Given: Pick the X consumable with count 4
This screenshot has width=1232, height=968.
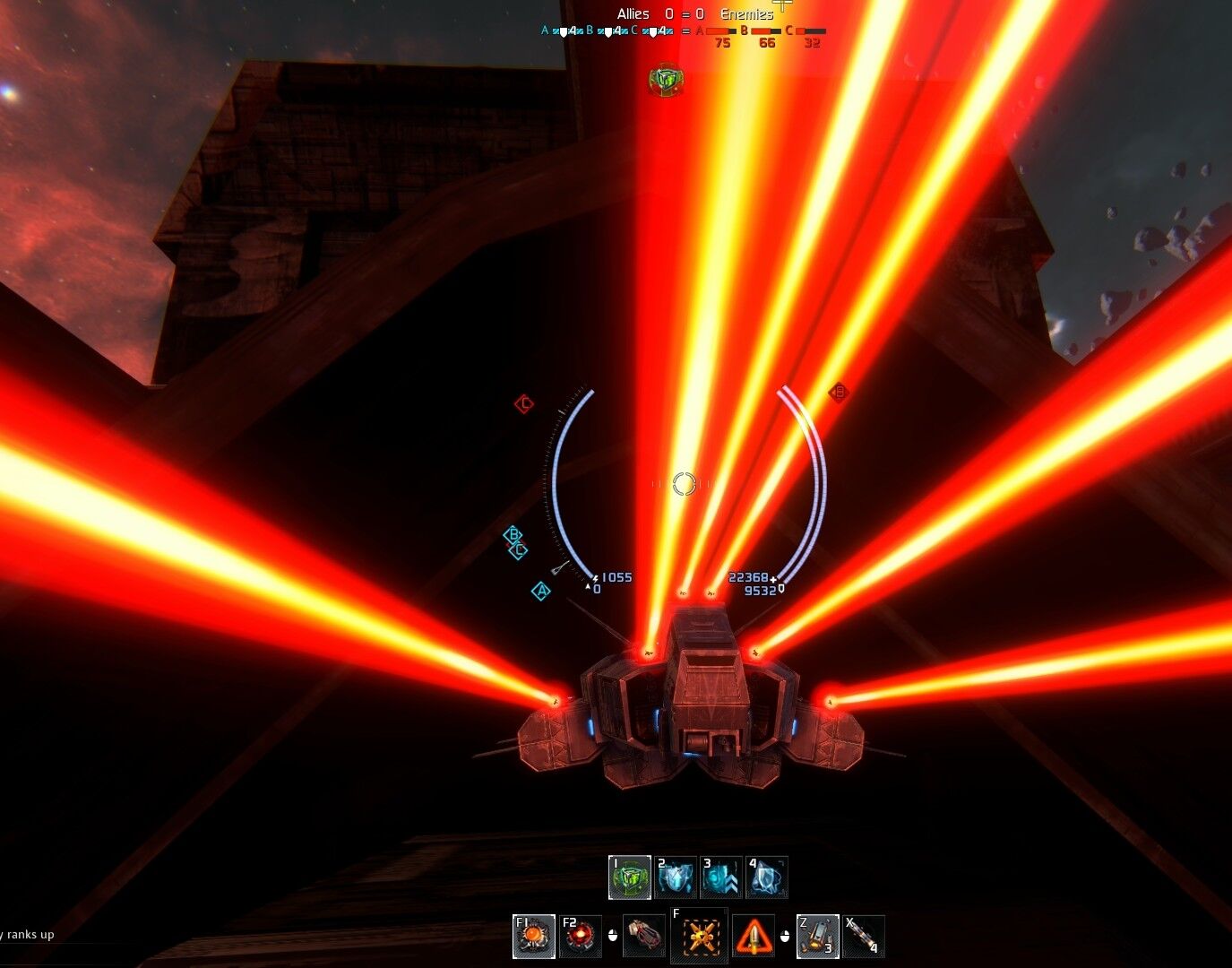Looking at the screenshot, I should (864, 936).
